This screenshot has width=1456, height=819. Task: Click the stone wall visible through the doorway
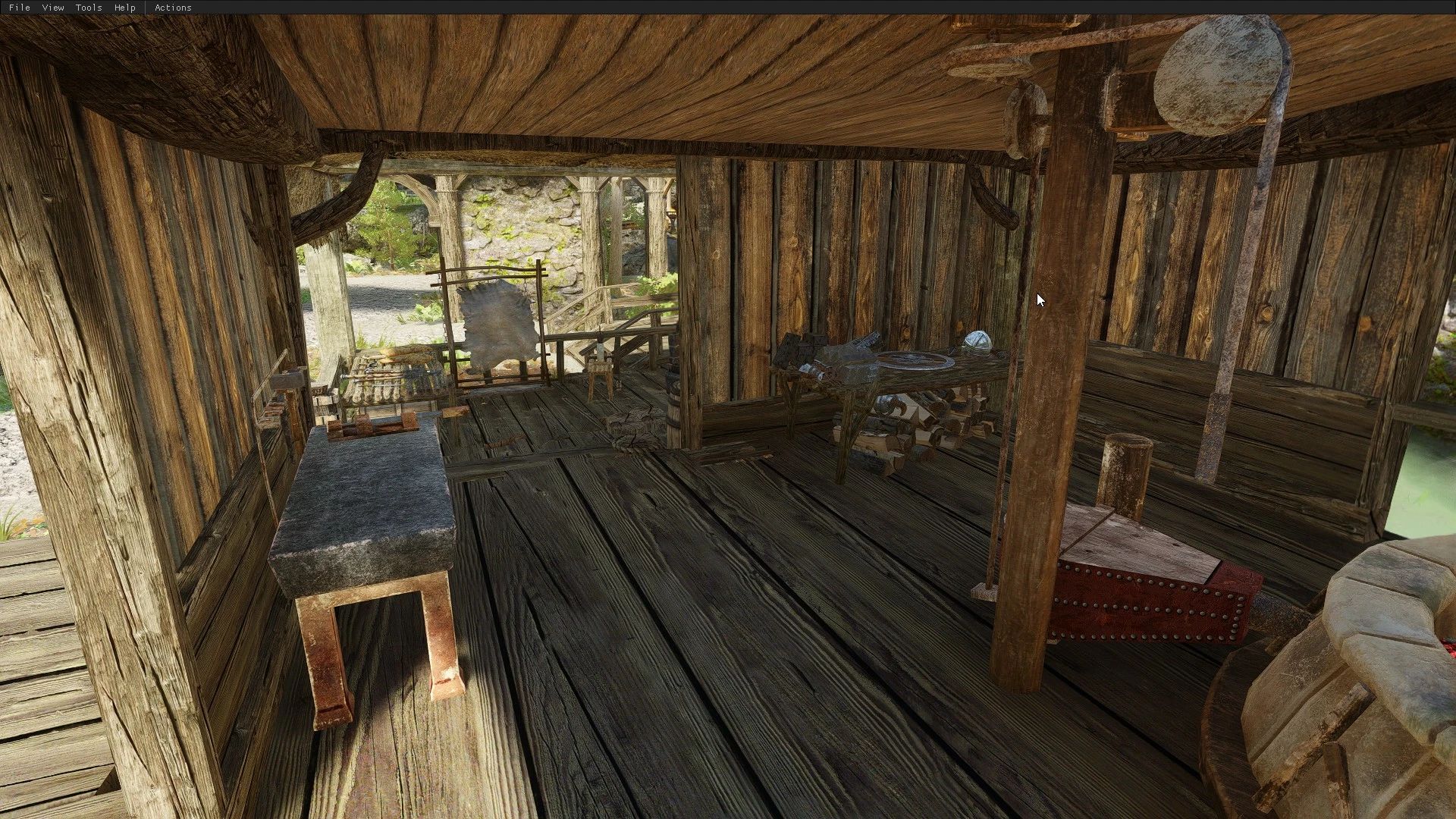523,220
